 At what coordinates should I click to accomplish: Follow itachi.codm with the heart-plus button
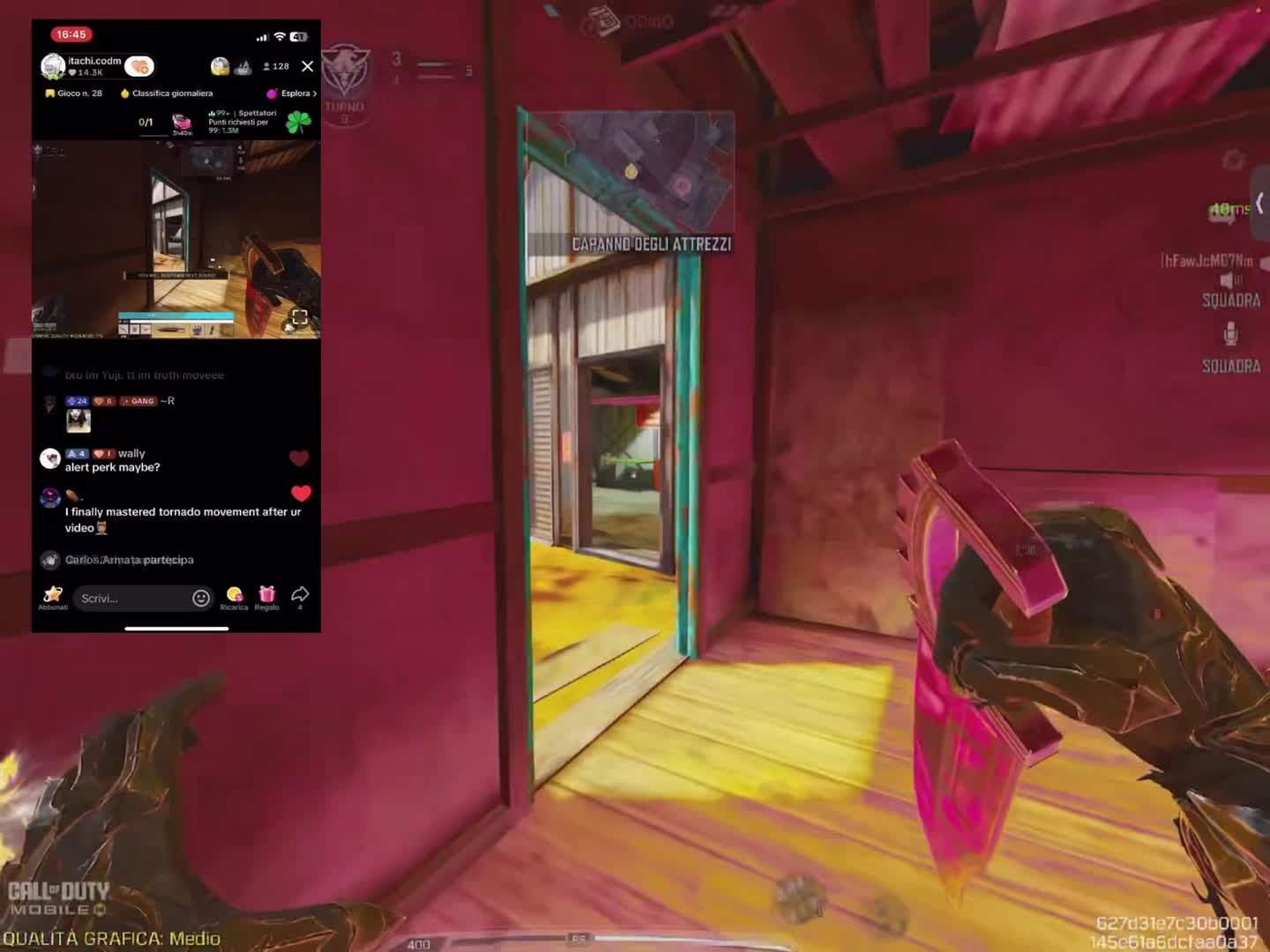[x=139, y=66]
